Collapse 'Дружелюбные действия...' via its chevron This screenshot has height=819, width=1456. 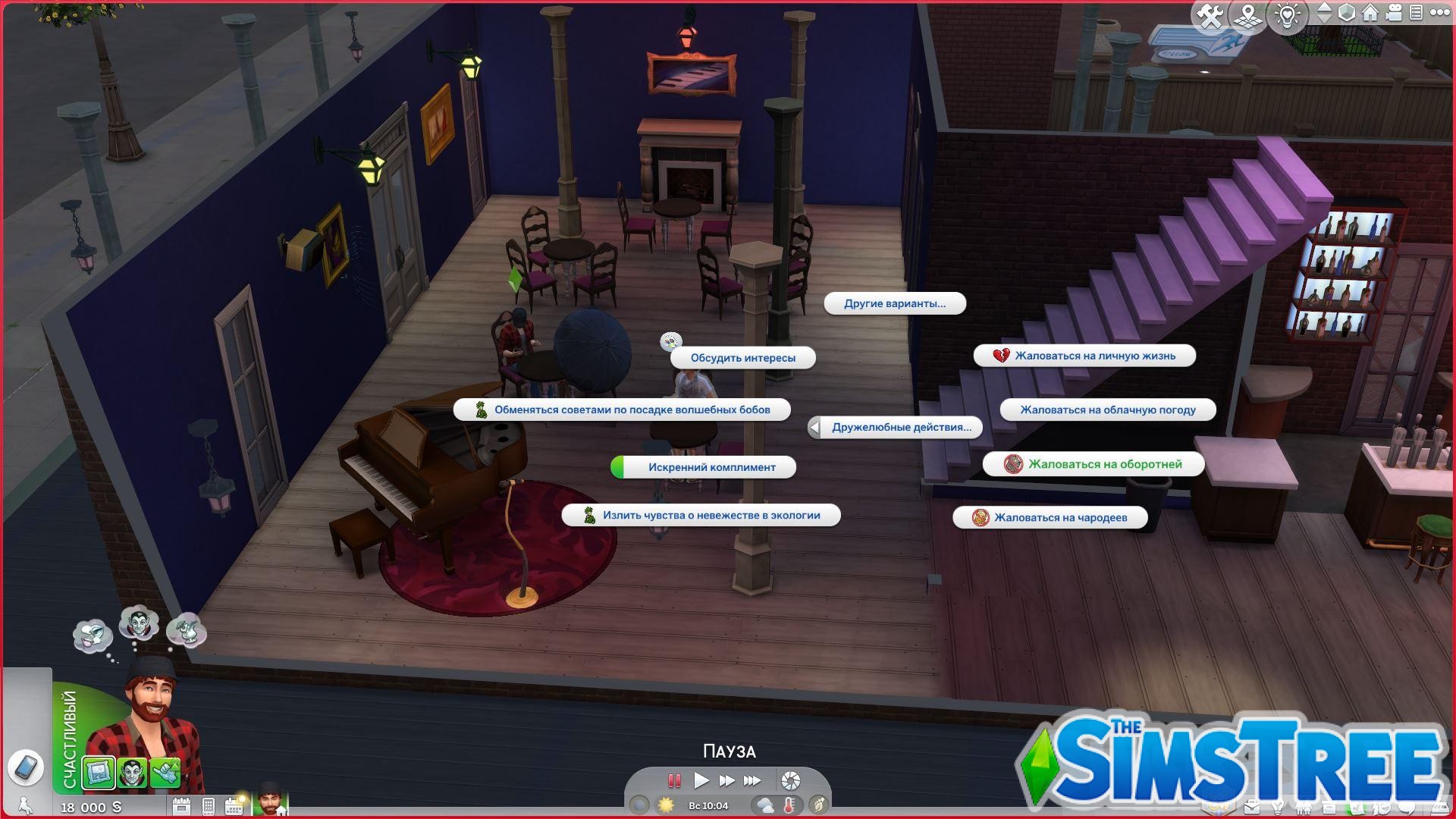814,427
